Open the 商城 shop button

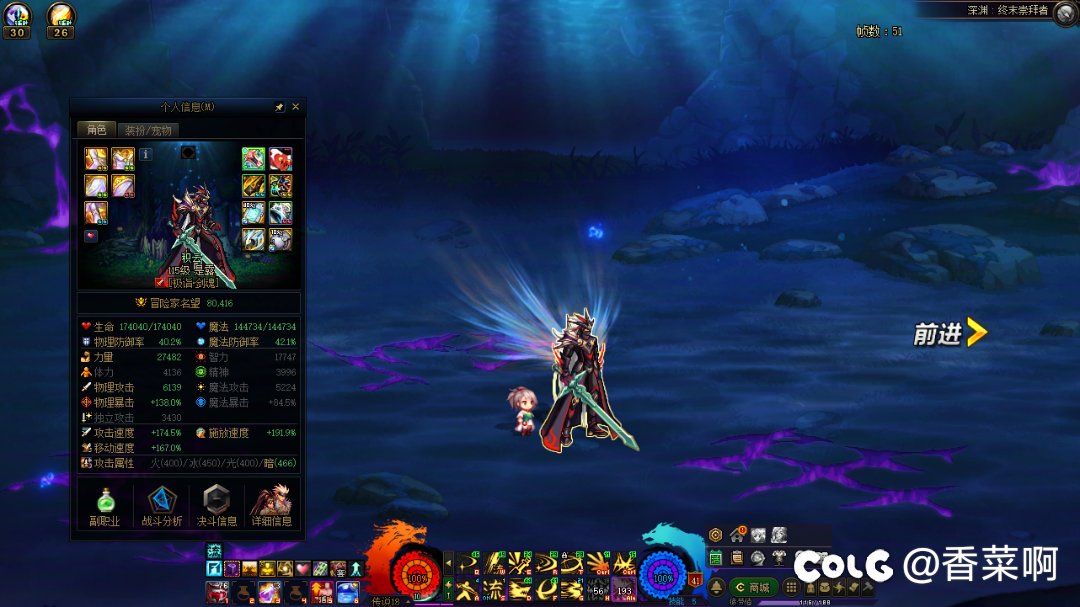coord(753,587)
